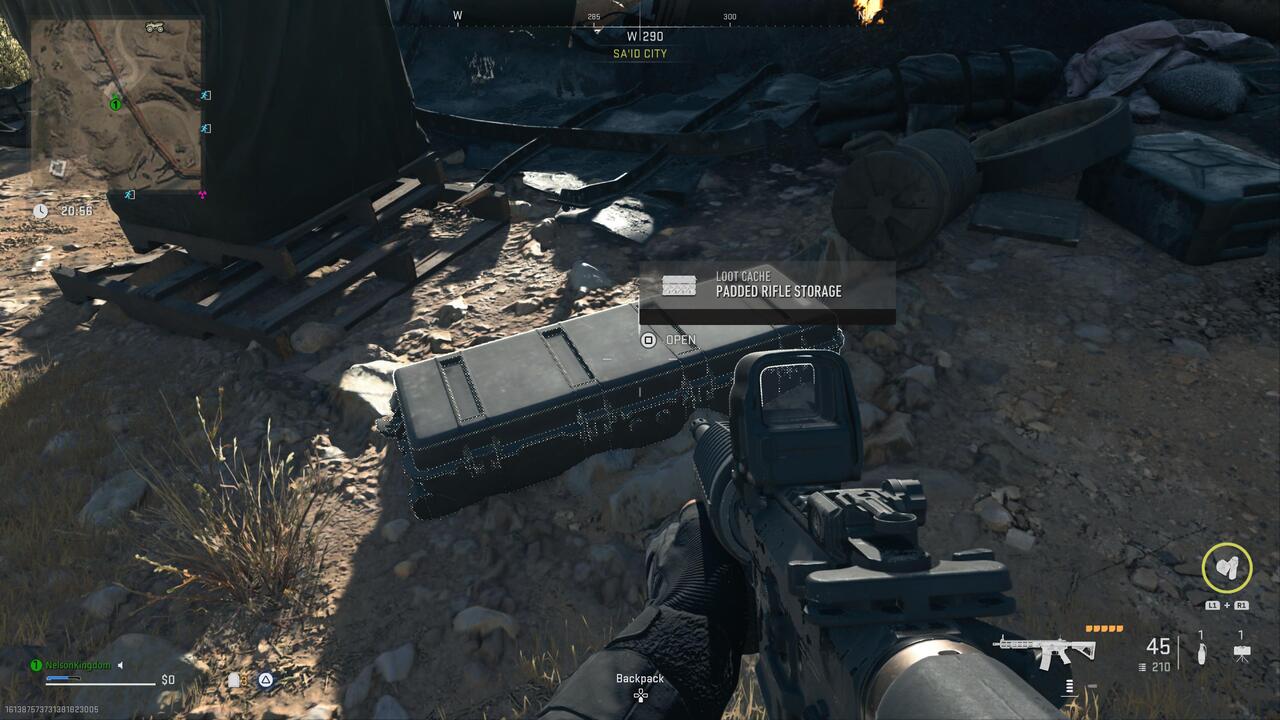Select the player marker 1 on the minimap
This screenshot has height=720, width=1280.
[116, 104]
